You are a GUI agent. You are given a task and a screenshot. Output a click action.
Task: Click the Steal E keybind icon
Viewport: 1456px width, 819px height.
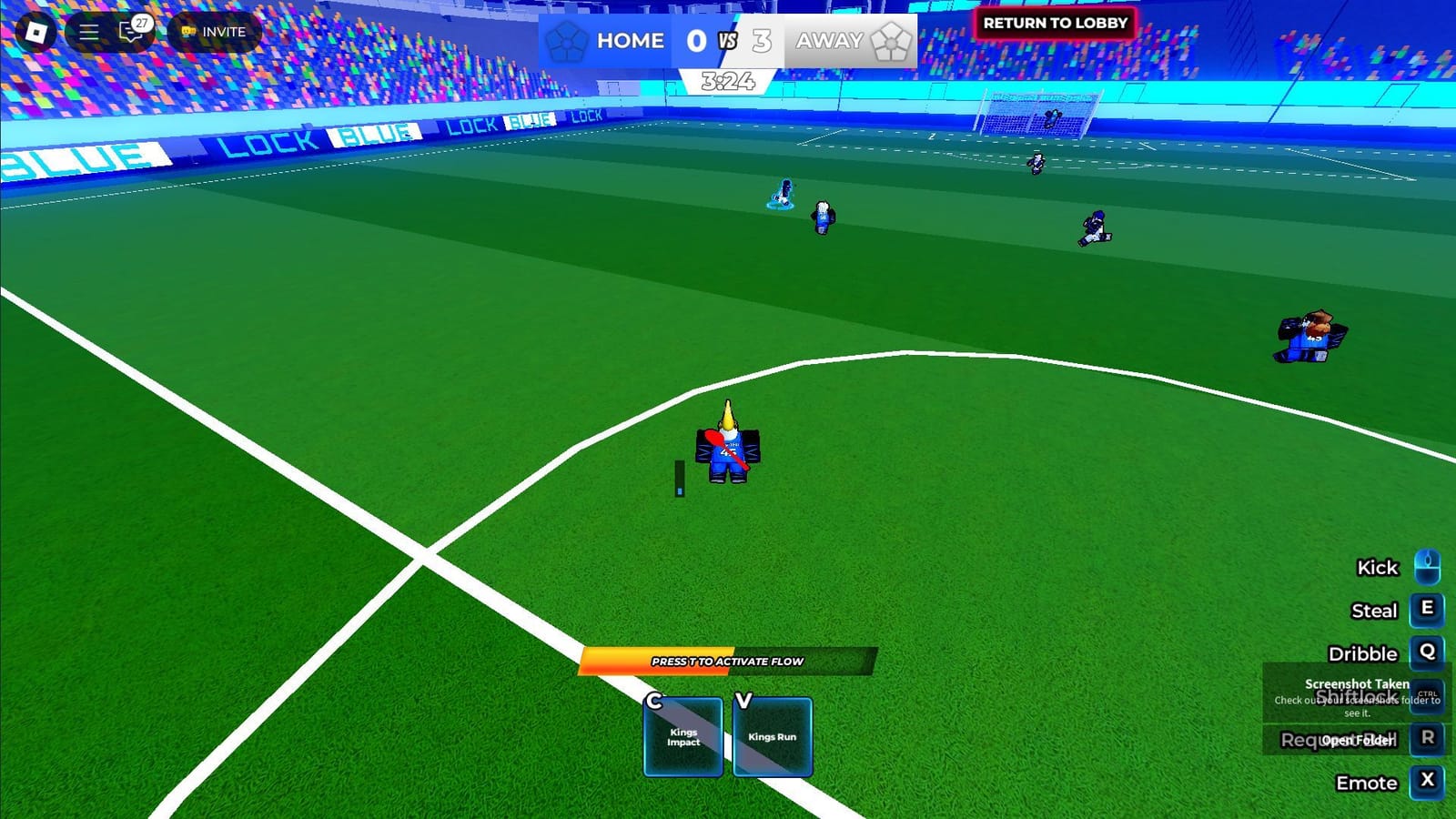pos(1428,611)
